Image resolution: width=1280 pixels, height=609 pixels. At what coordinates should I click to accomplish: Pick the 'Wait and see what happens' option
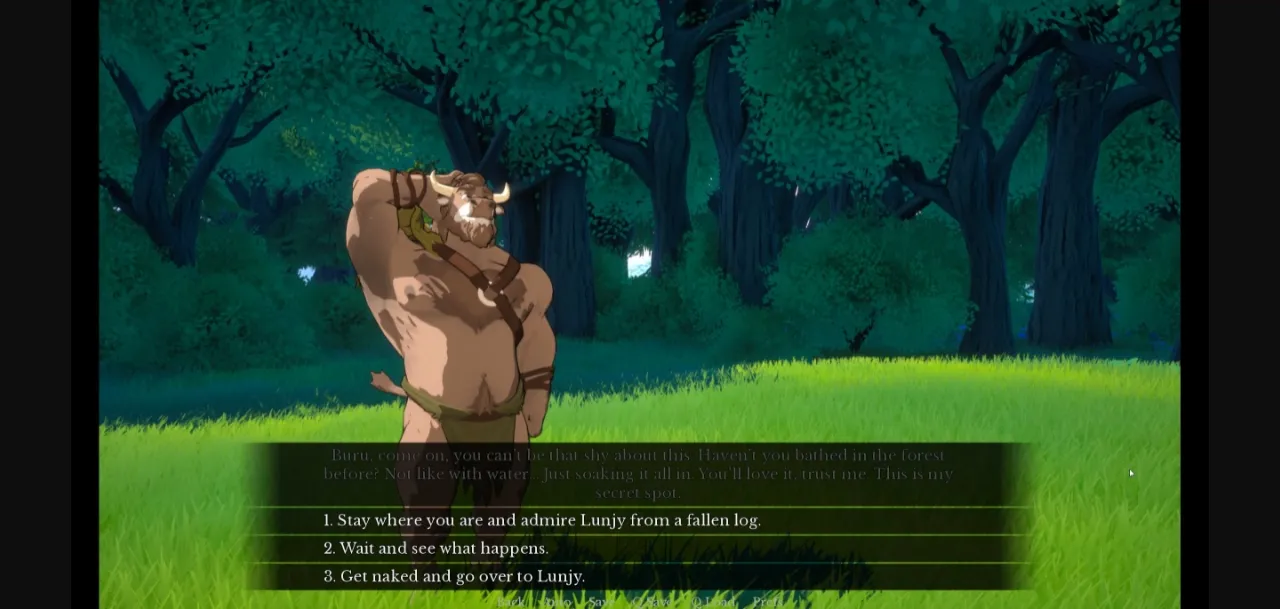[436, 548]
